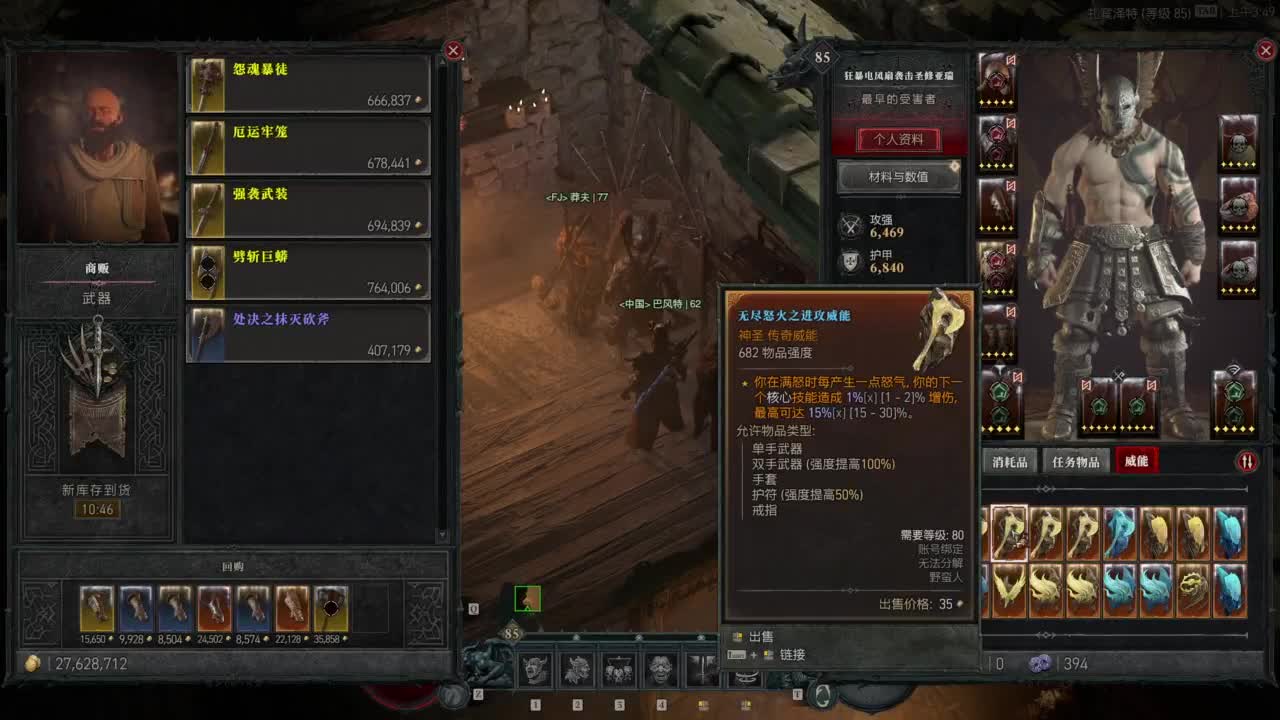Switch to the 消耗品 inventory tab

(x=1010, y=461)
